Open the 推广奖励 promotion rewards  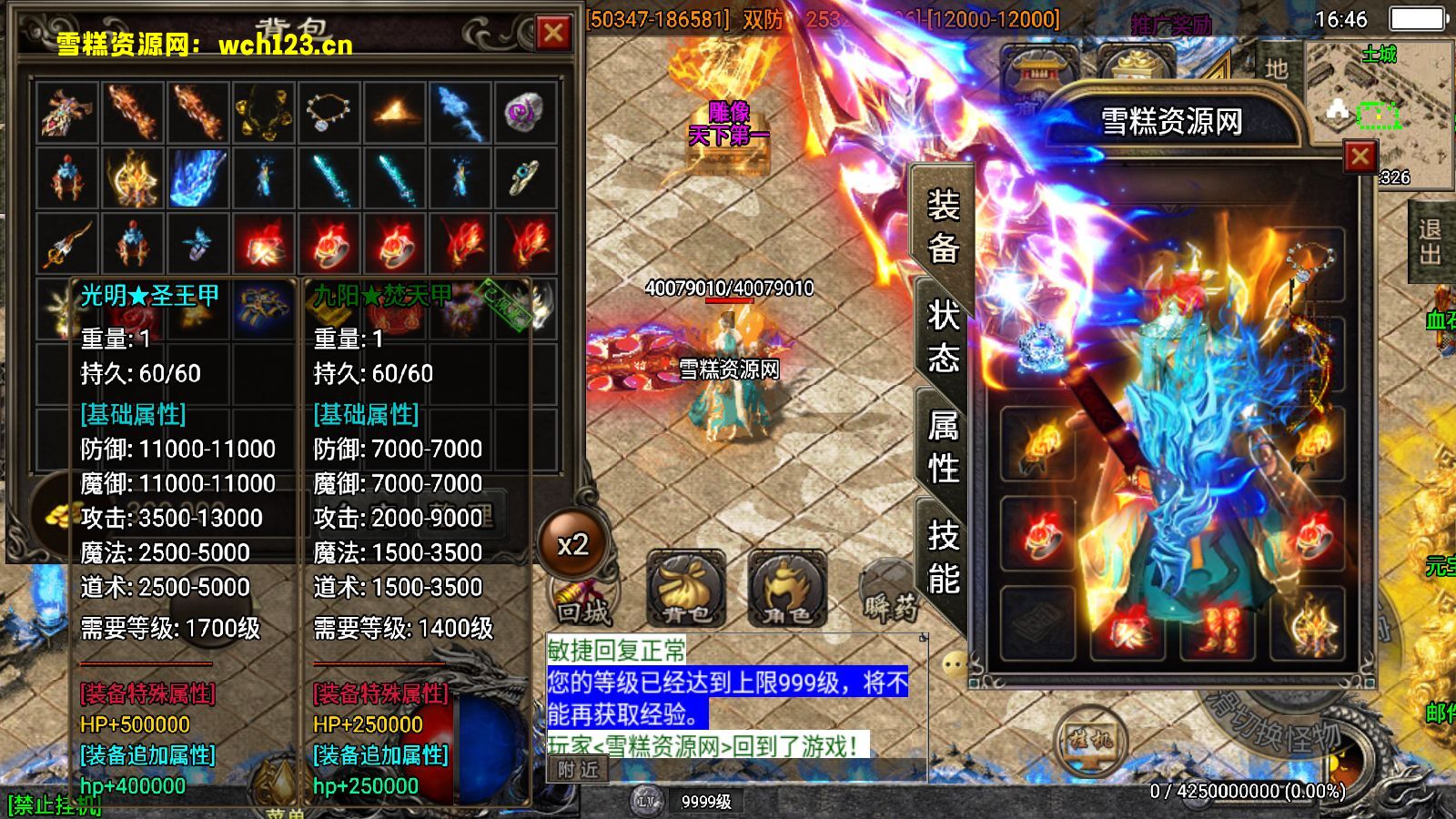click(1170, 25)
